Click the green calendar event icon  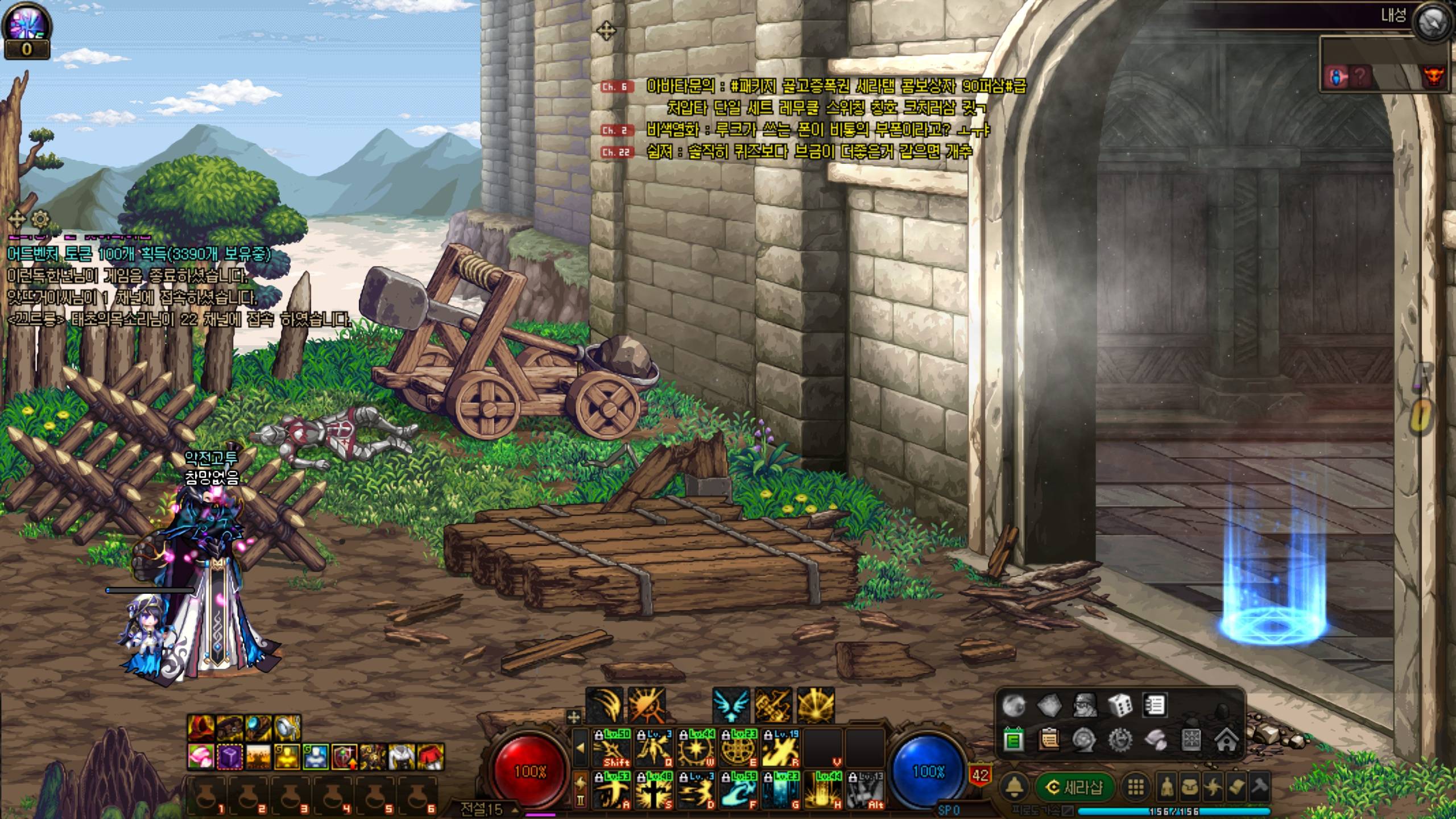(x=1014, y=740)
